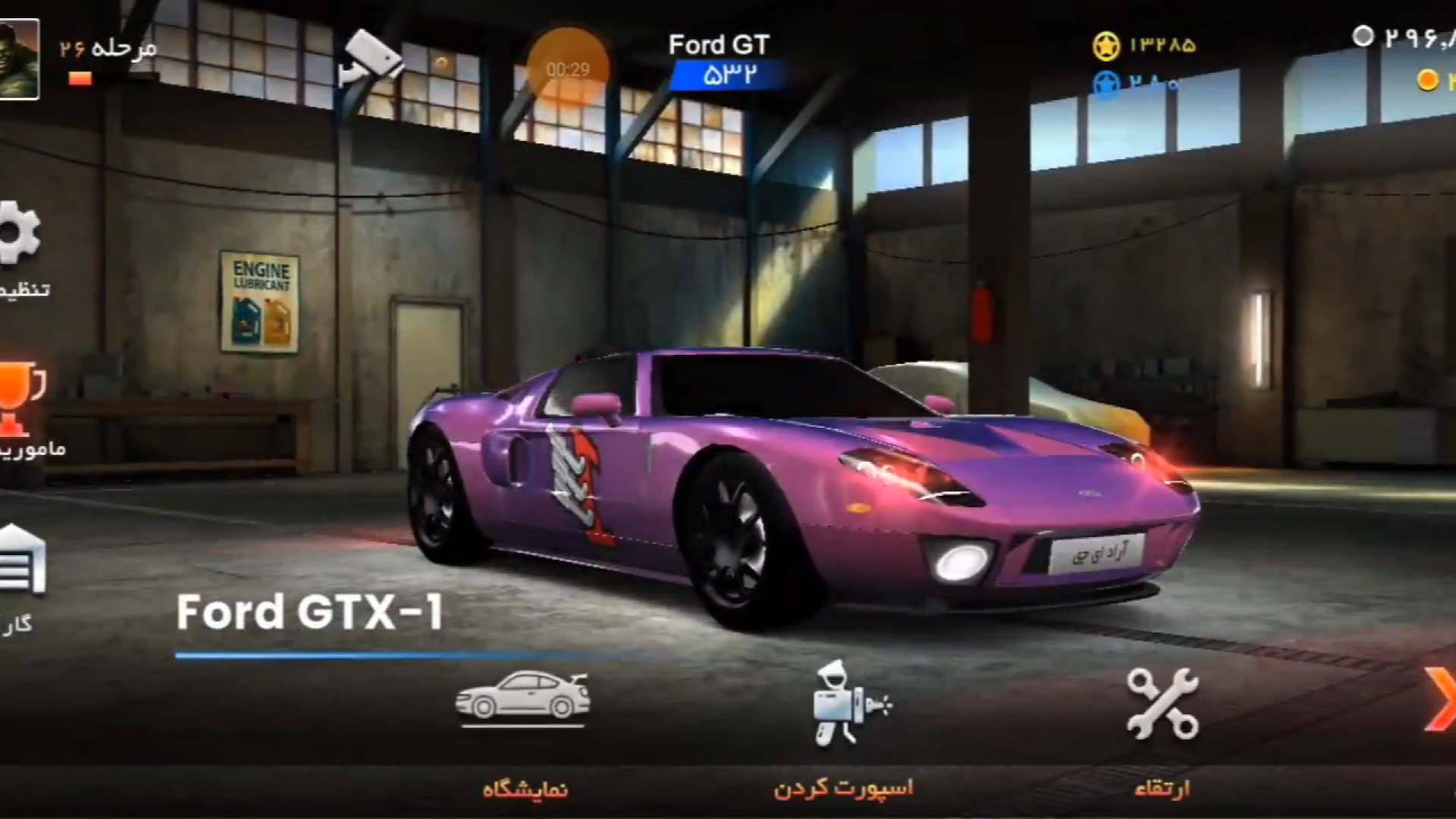This screenshot has height=819, width=1456.
Task: Open the garage menu
Action: tap(21, 561)
